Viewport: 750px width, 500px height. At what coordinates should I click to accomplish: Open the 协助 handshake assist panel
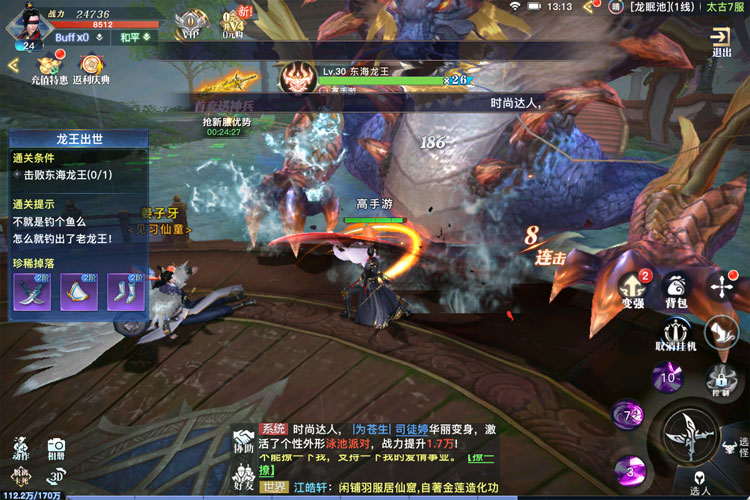243,442
